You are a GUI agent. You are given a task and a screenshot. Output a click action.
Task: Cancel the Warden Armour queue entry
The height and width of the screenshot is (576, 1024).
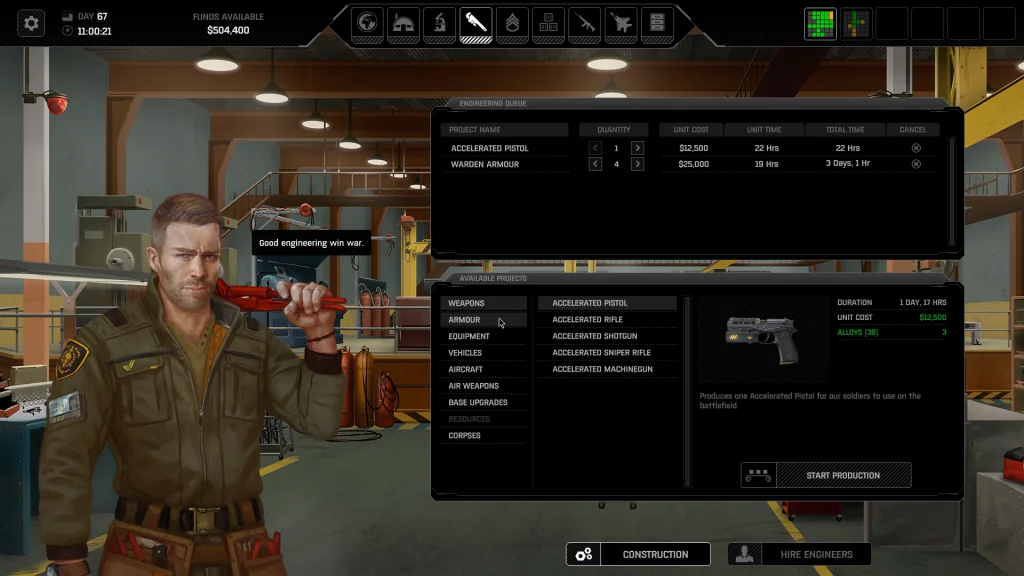tap(916, 164)
